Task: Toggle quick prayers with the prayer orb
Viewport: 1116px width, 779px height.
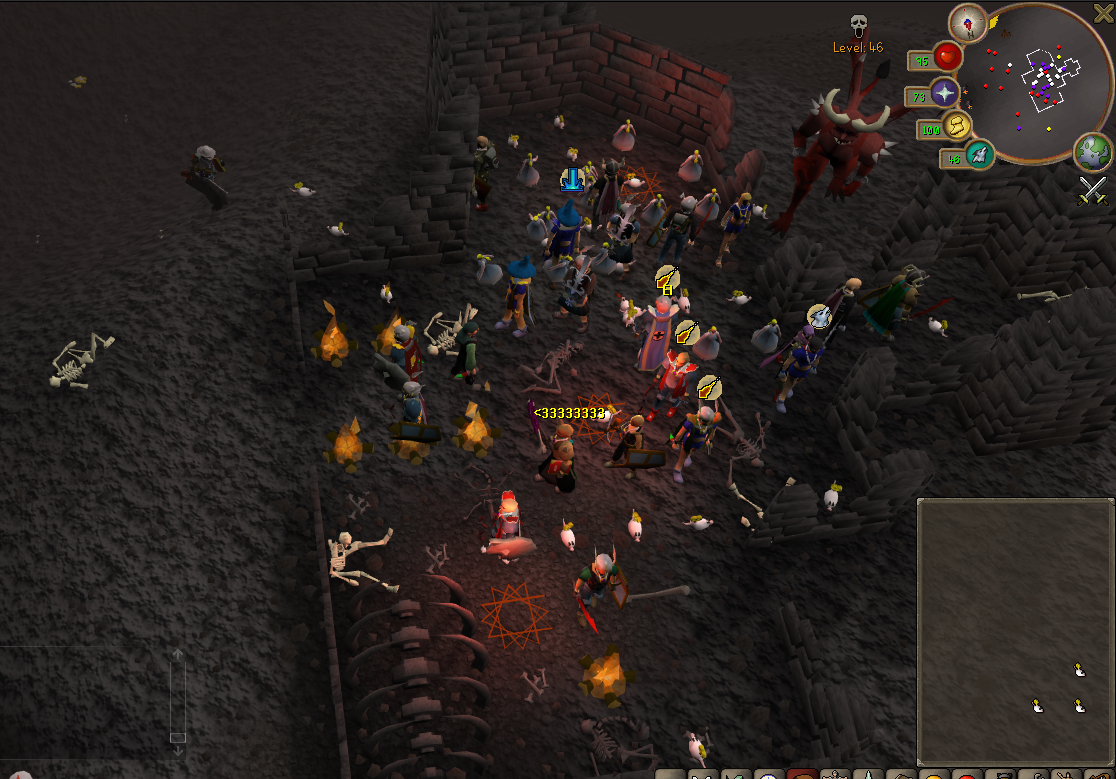Action: click(x=945, y=94)
